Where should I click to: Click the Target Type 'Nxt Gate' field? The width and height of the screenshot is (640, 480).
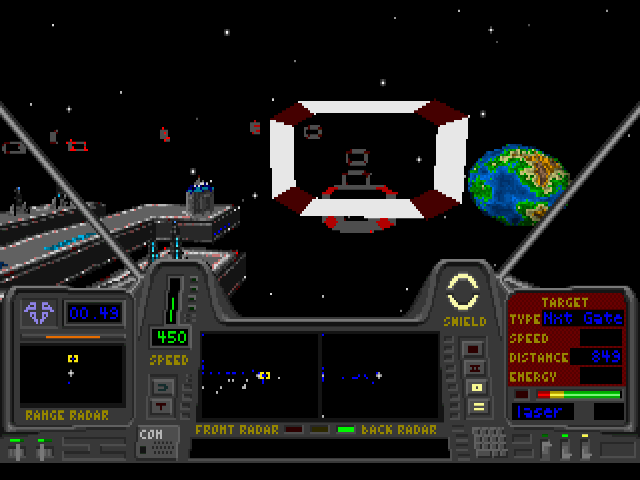coord(582,319)
